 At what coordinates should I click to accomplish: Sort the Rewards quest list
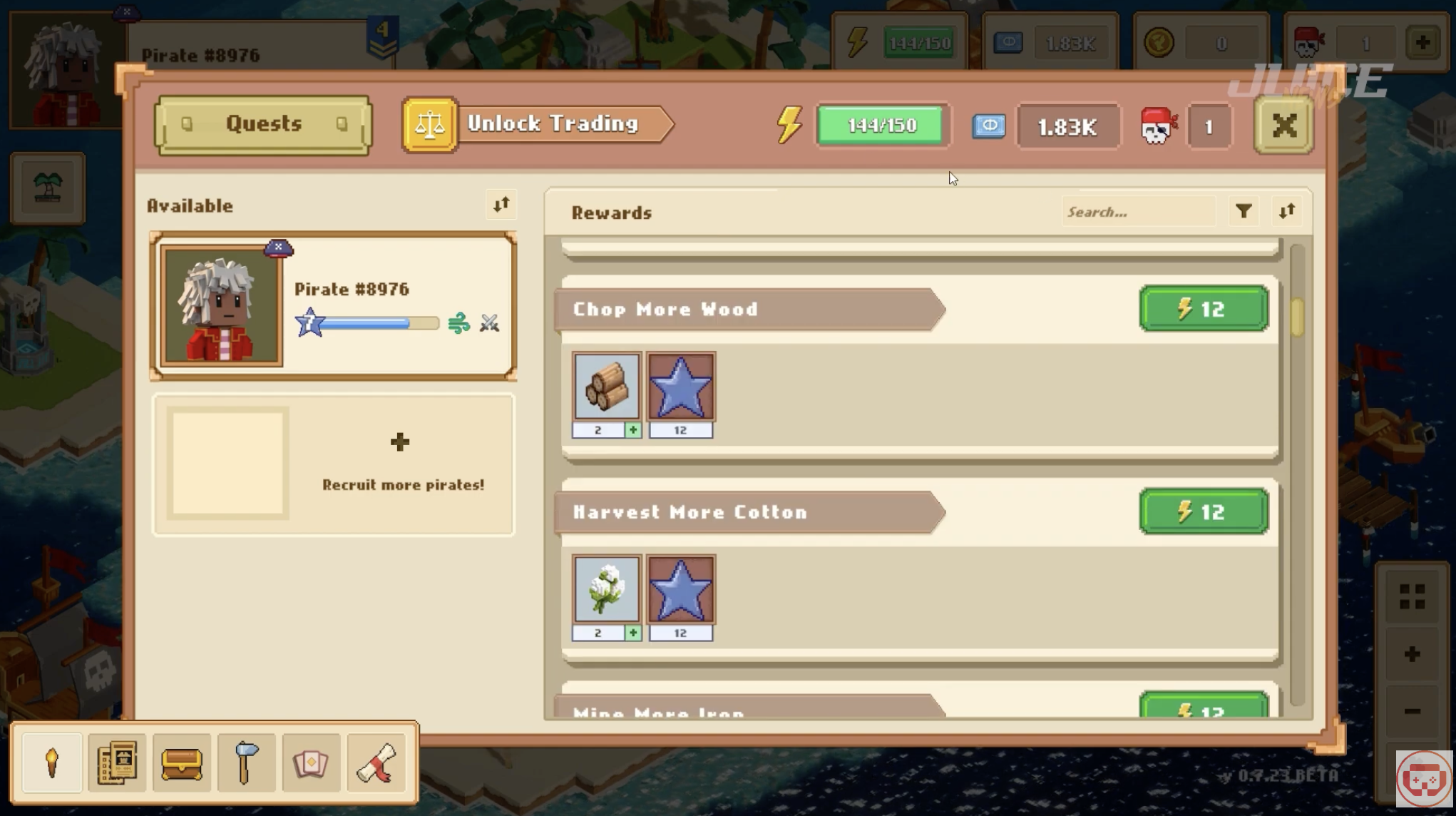pyautogui.click(x=1287, y=212)
